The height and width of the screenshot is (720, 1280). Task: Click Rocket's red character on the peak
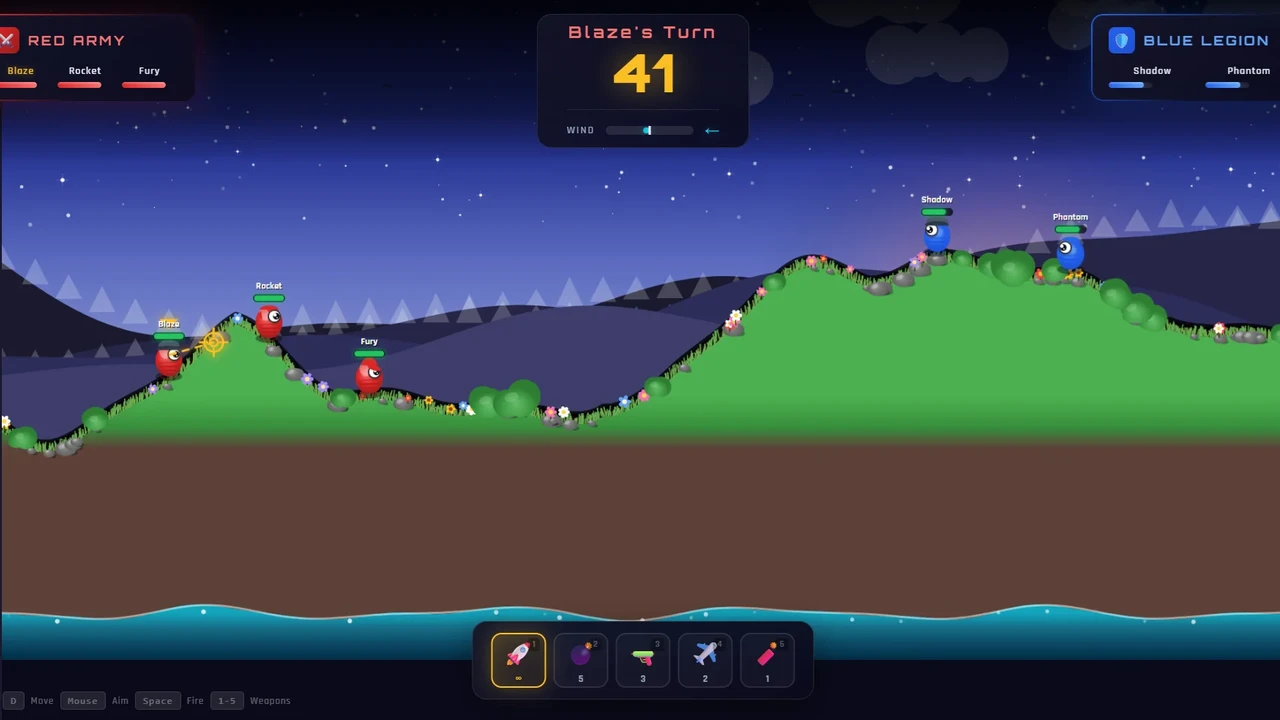pyautogui.click(x=270, y=320)
